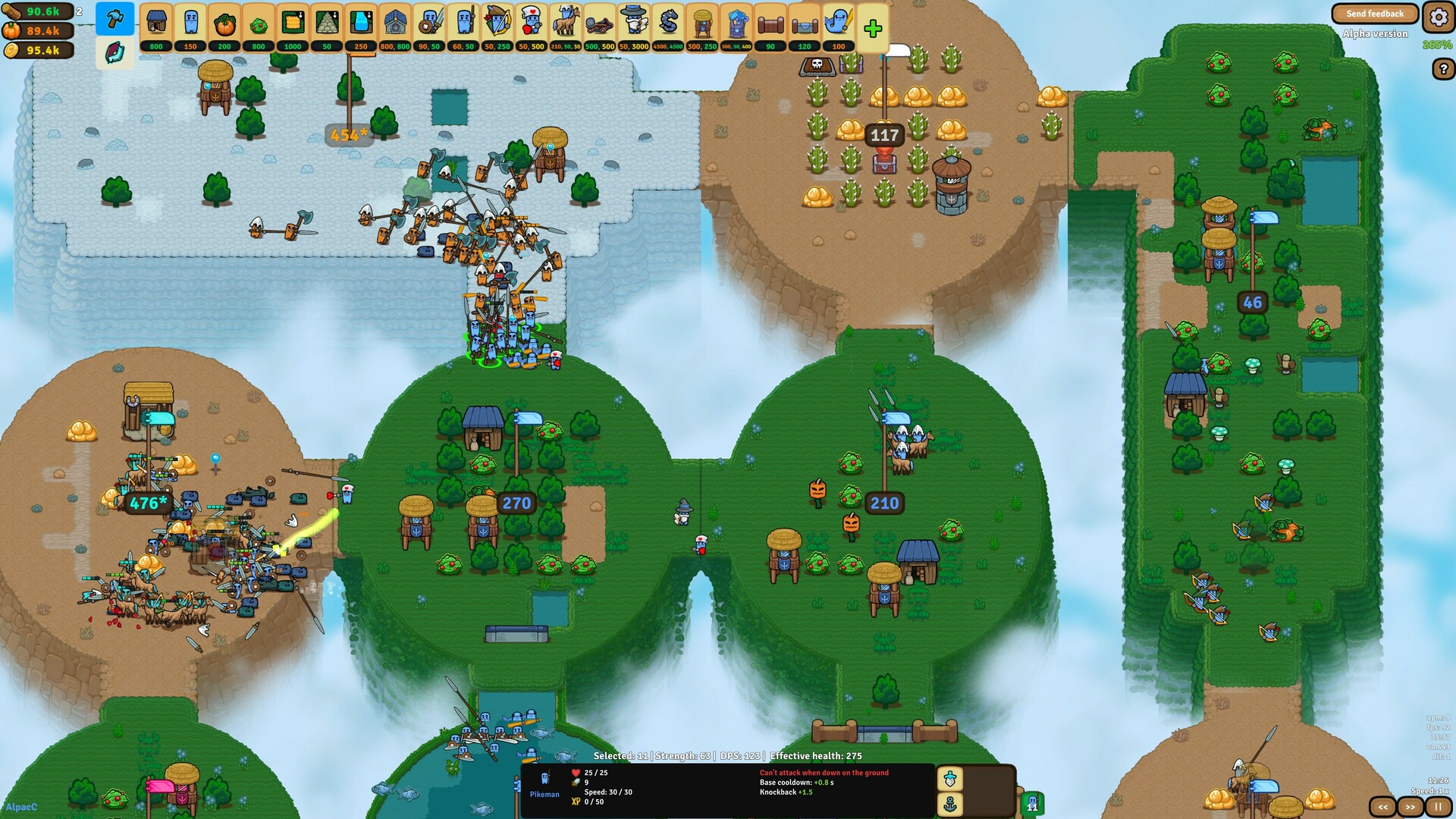Select the Archer recruitment icon
1456x819 pixels.
pos(496,24)
